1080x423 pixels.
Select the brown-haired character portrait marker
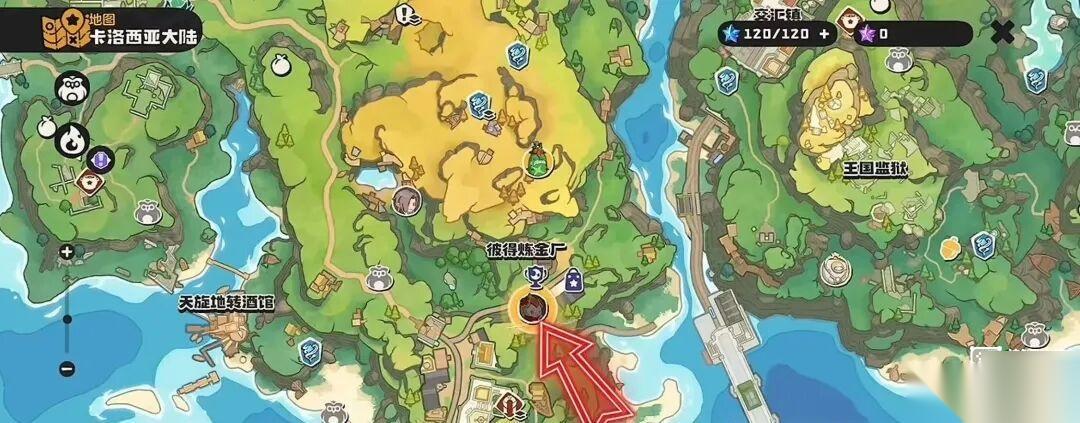406,200
